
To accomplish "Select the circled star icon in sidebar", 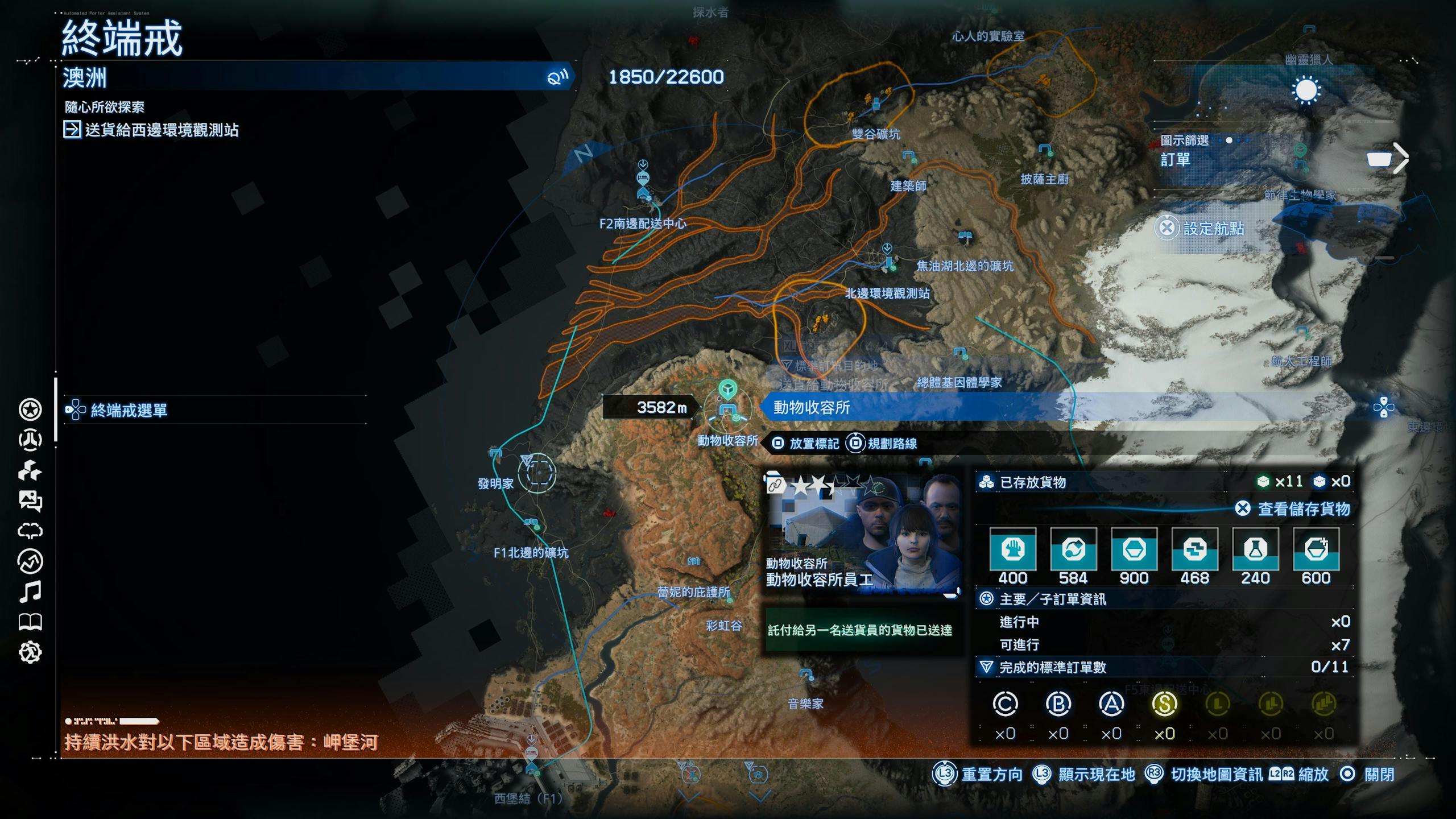I will click(x=30, y=409).
